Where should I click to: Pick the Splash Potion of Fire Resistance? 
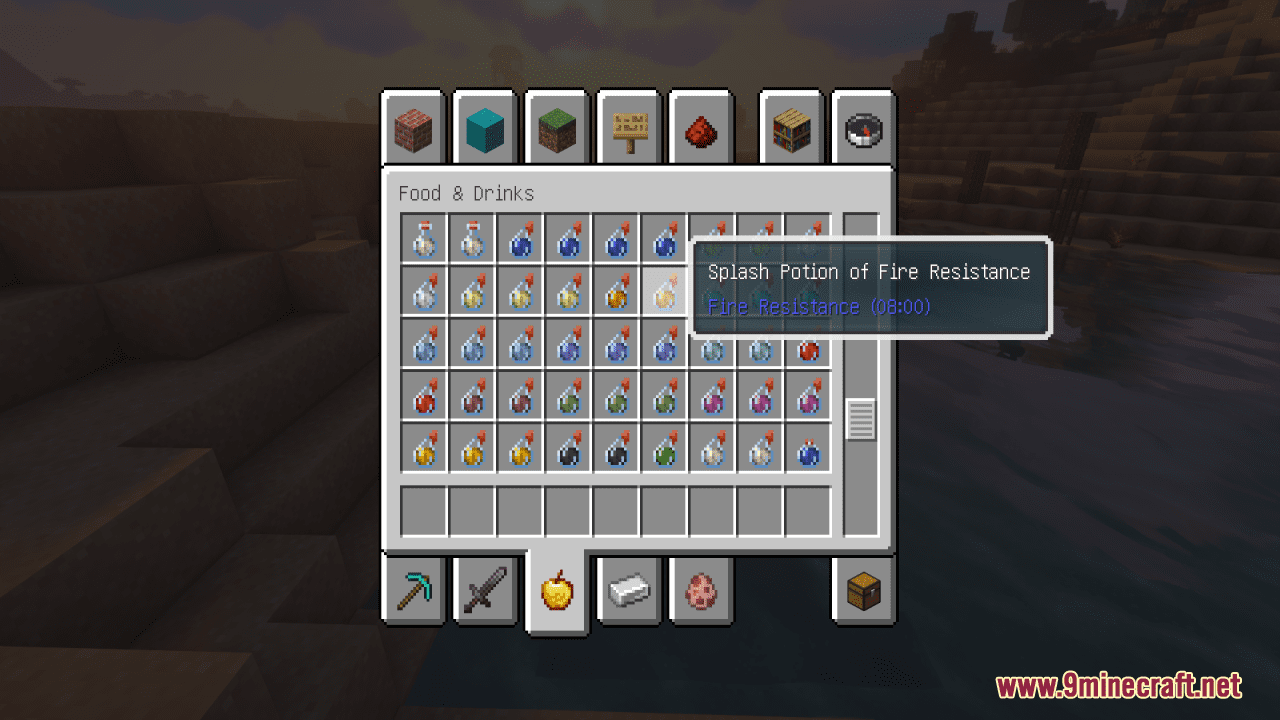[x=663, y=289]
